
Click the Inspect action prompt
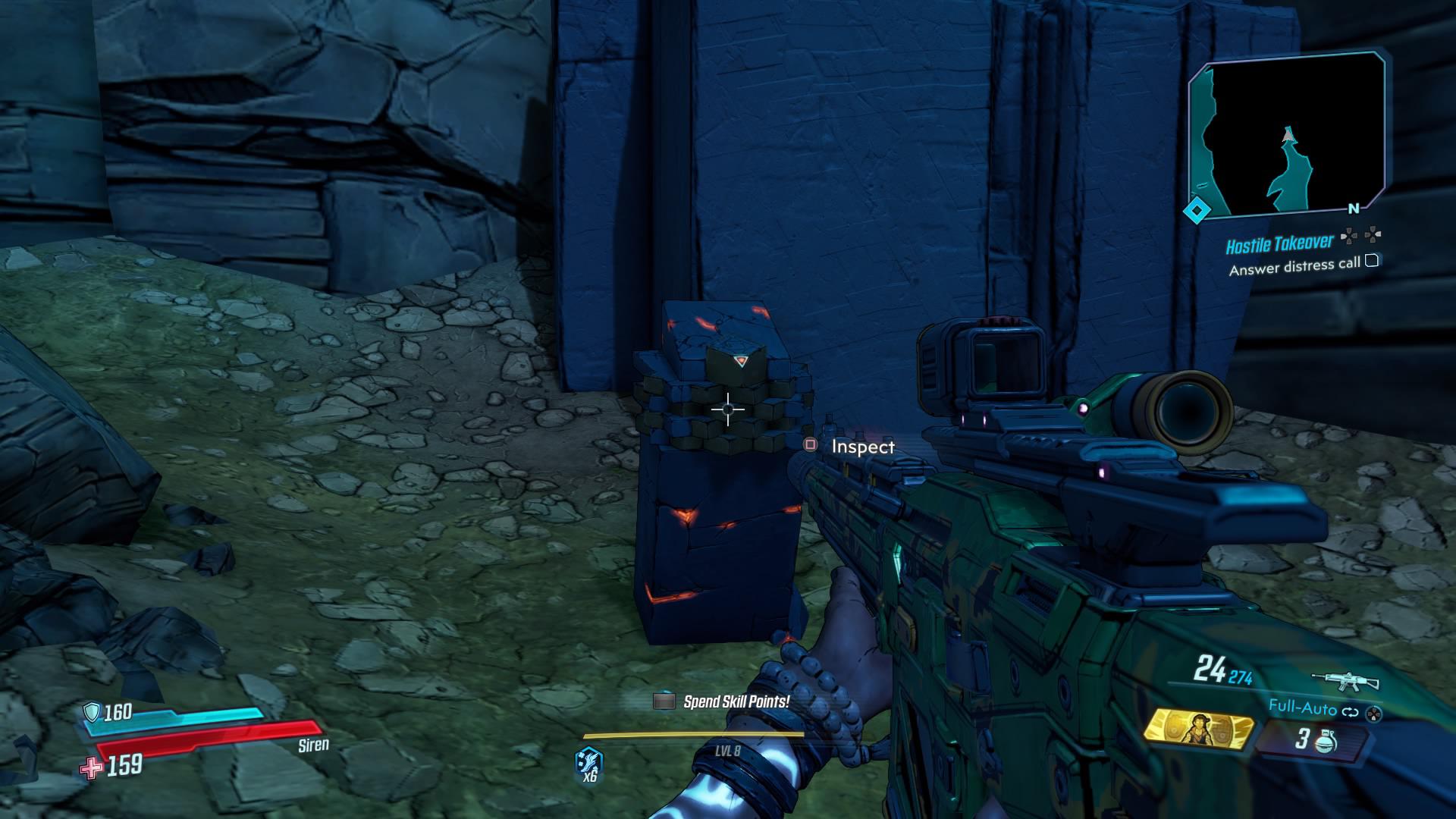[x=864, y=447]
